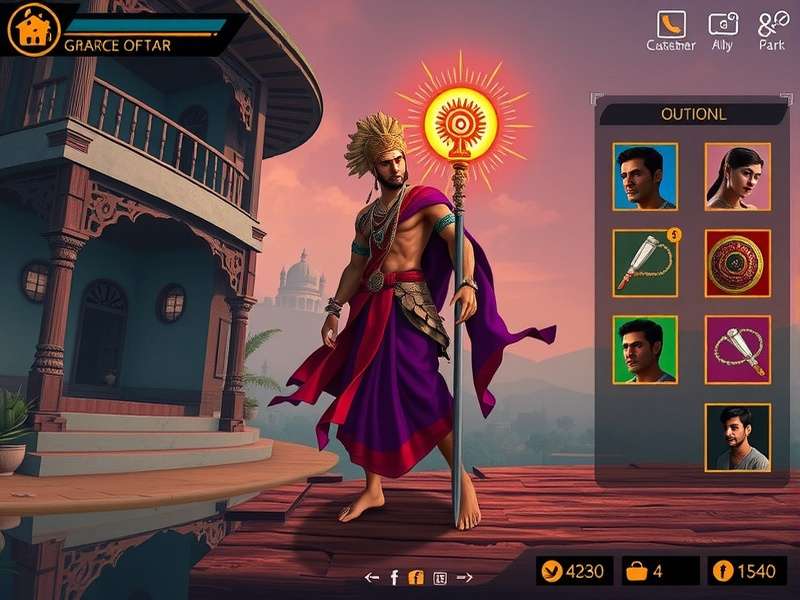
Task: Open the bag showing 4 items
Action: [636, 572]
